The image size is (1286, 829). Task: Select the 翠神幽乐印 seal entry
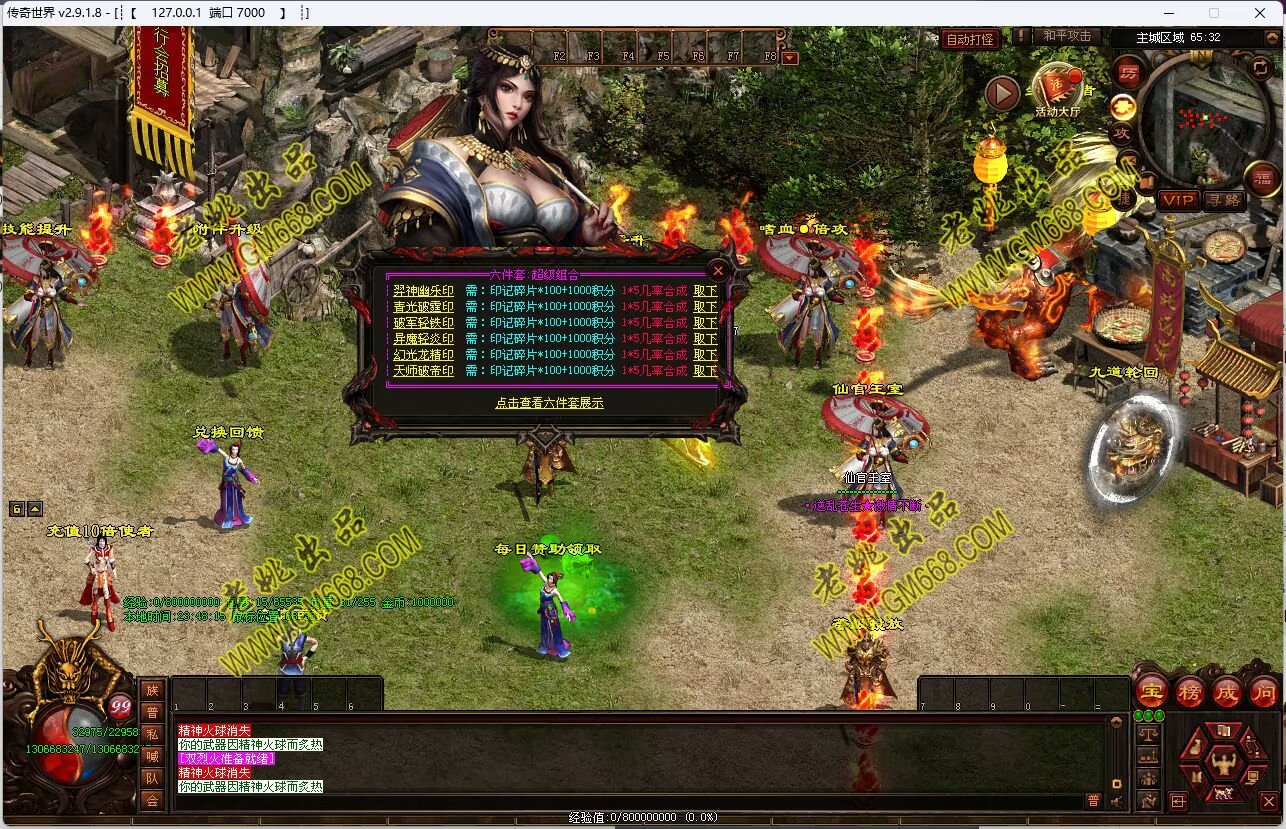(423, 291)
